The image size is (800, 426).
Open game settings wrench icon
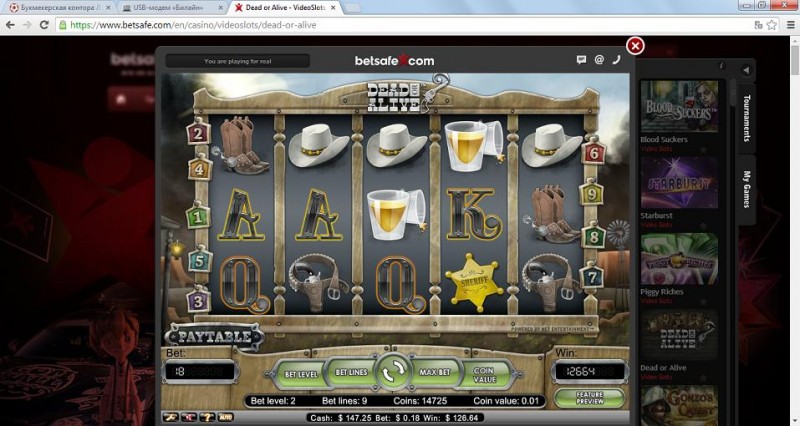point(171,415)
